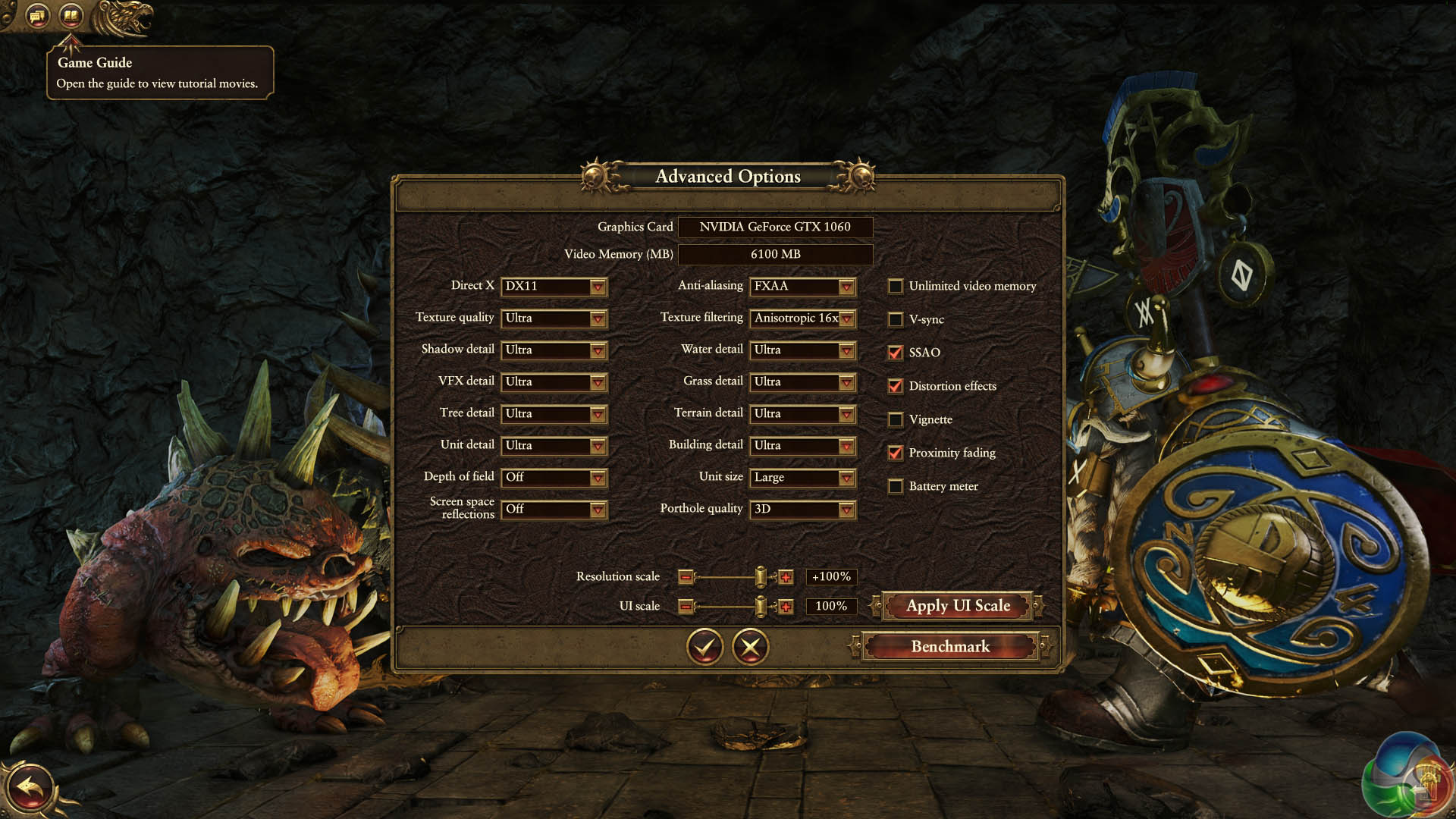Cancel changes with the X button
This screenshot has height=819, width=1456.
point(751,647)
